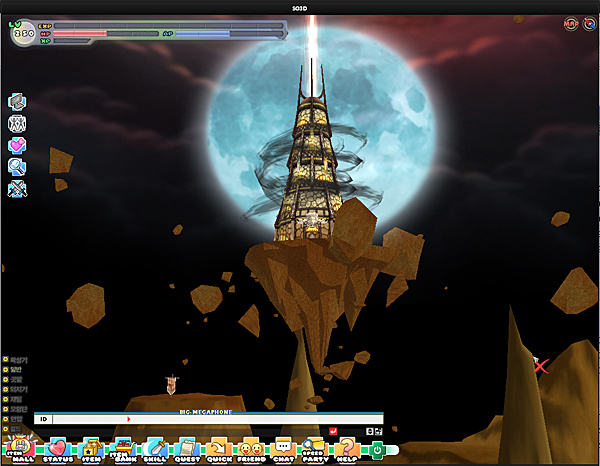Open the Speed Party menu
Image resolution: width=600 pixels, height=466 pixels.
314,449
